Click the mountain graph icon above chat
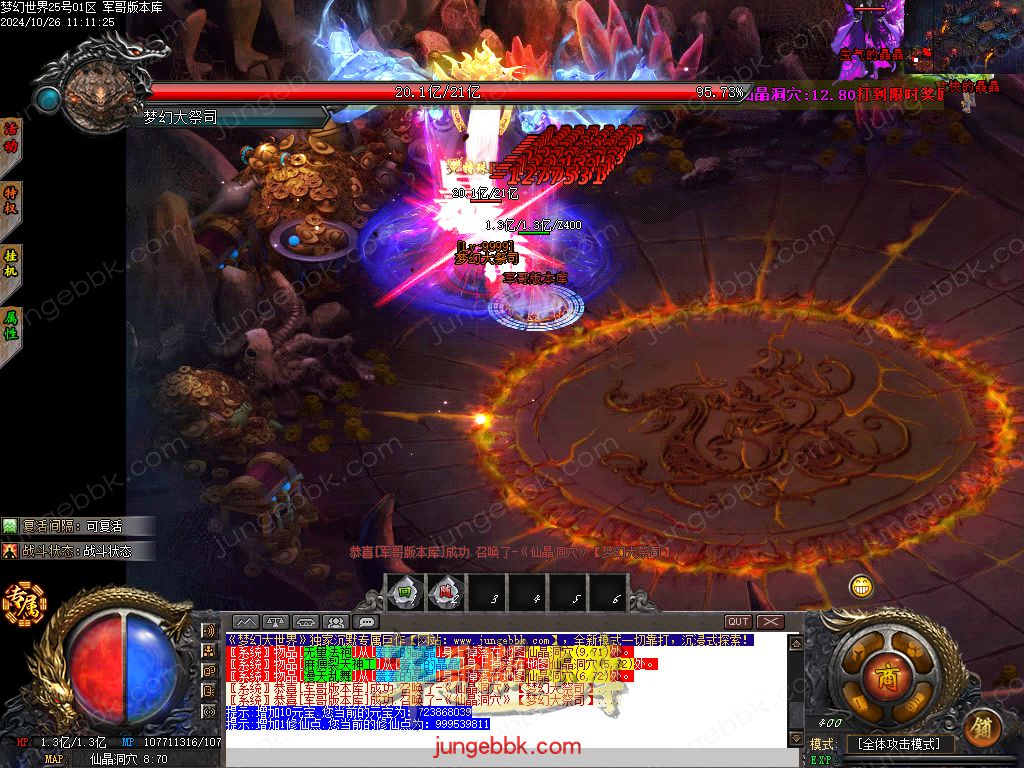Screen dimensions: 1024x768 click(246, 622)
